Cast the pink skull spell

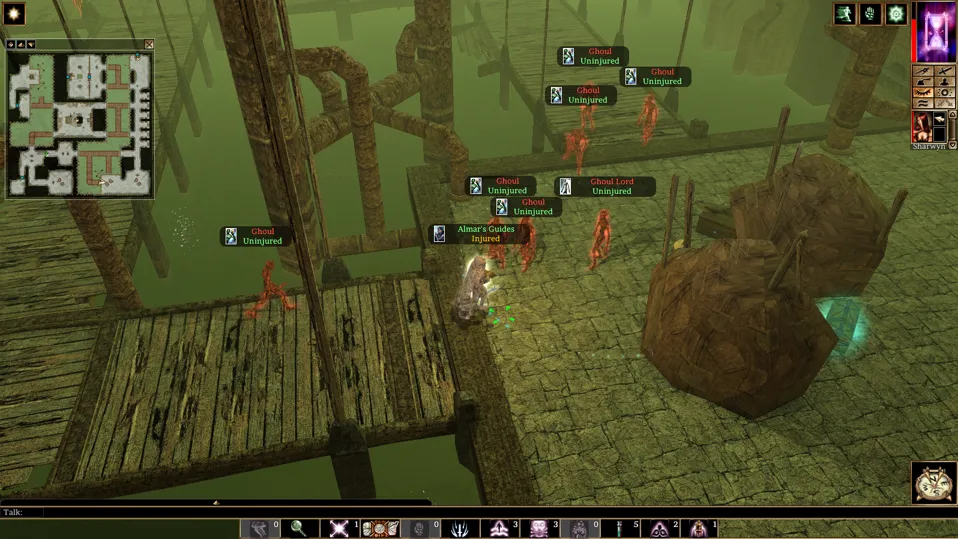[539, 529]
